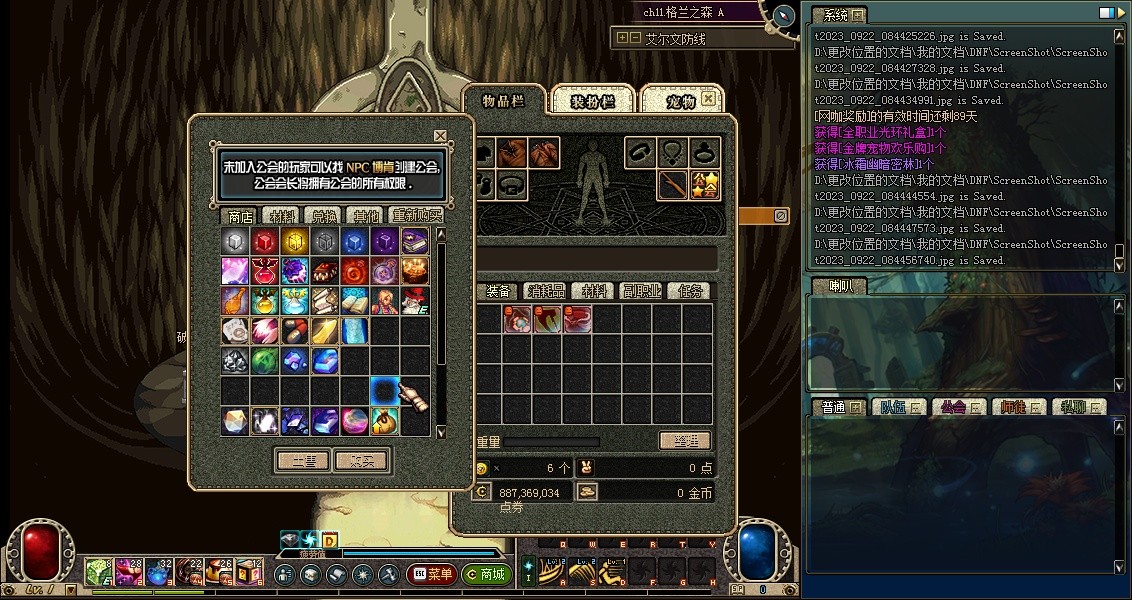Open the ESC 菜单 menu button
The height and width of the screenshot is (600, 1132).
[431, 575]
